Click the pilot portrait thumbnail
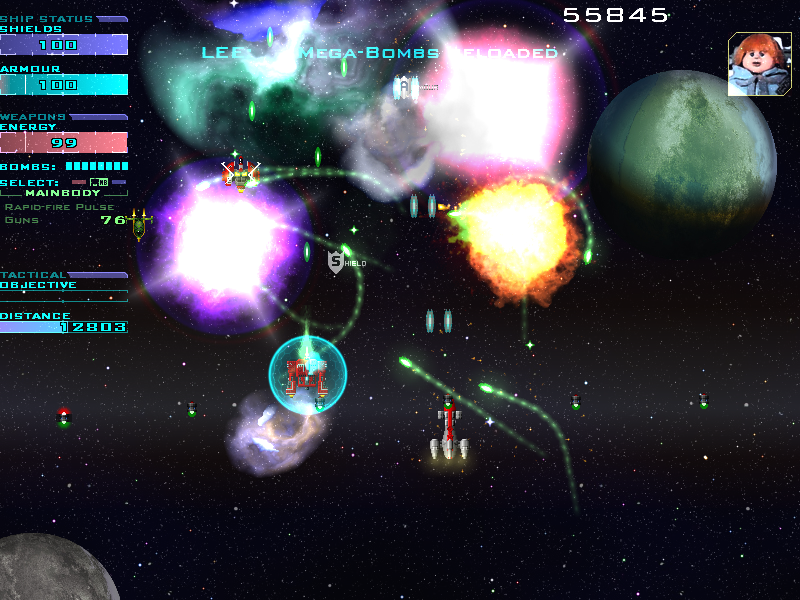Image resolution: width=800 pixels, height=600 pixels. tap(759, 64)
